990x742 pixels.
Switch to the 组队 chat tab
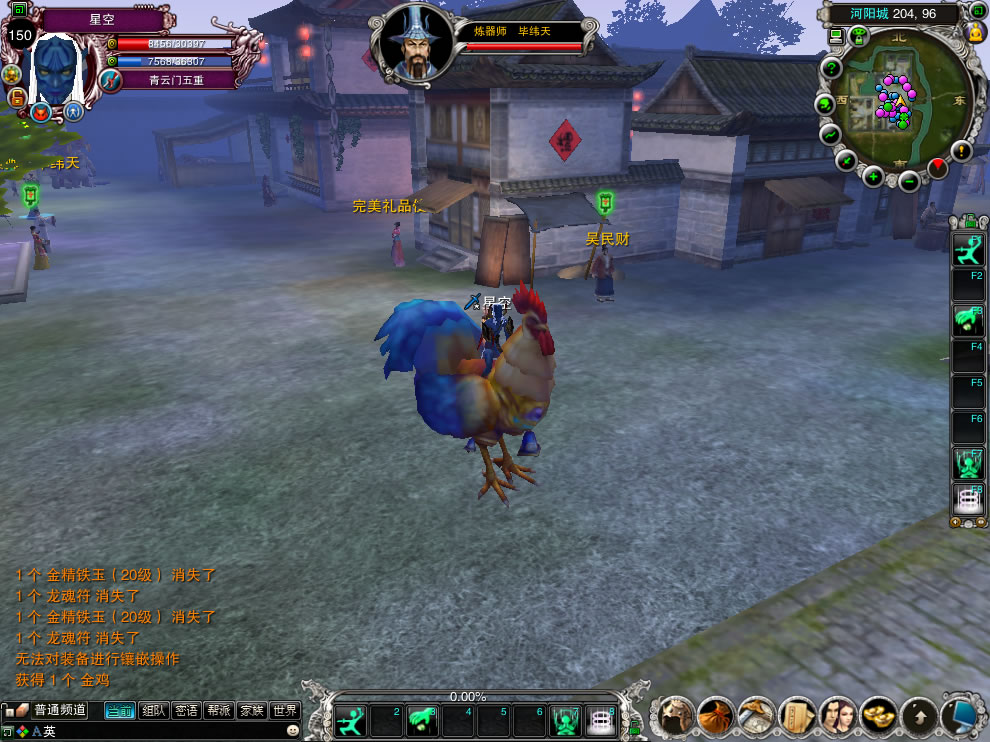pos(153,711)
